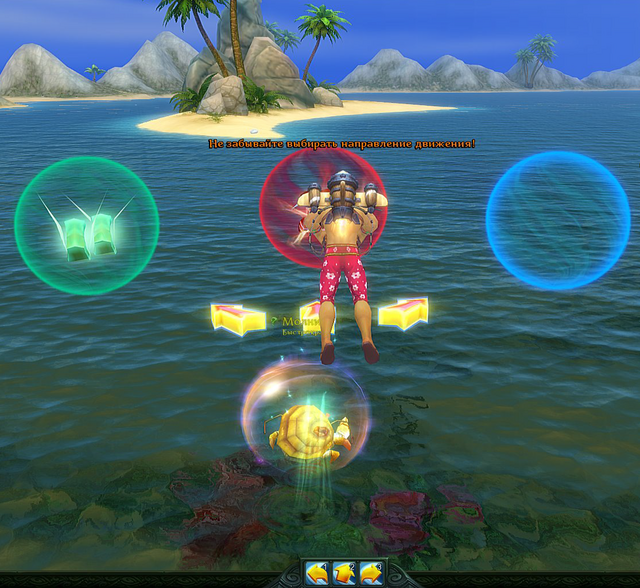Use the turn-right arrow ability
640x588 pixels.
point(371,573)
